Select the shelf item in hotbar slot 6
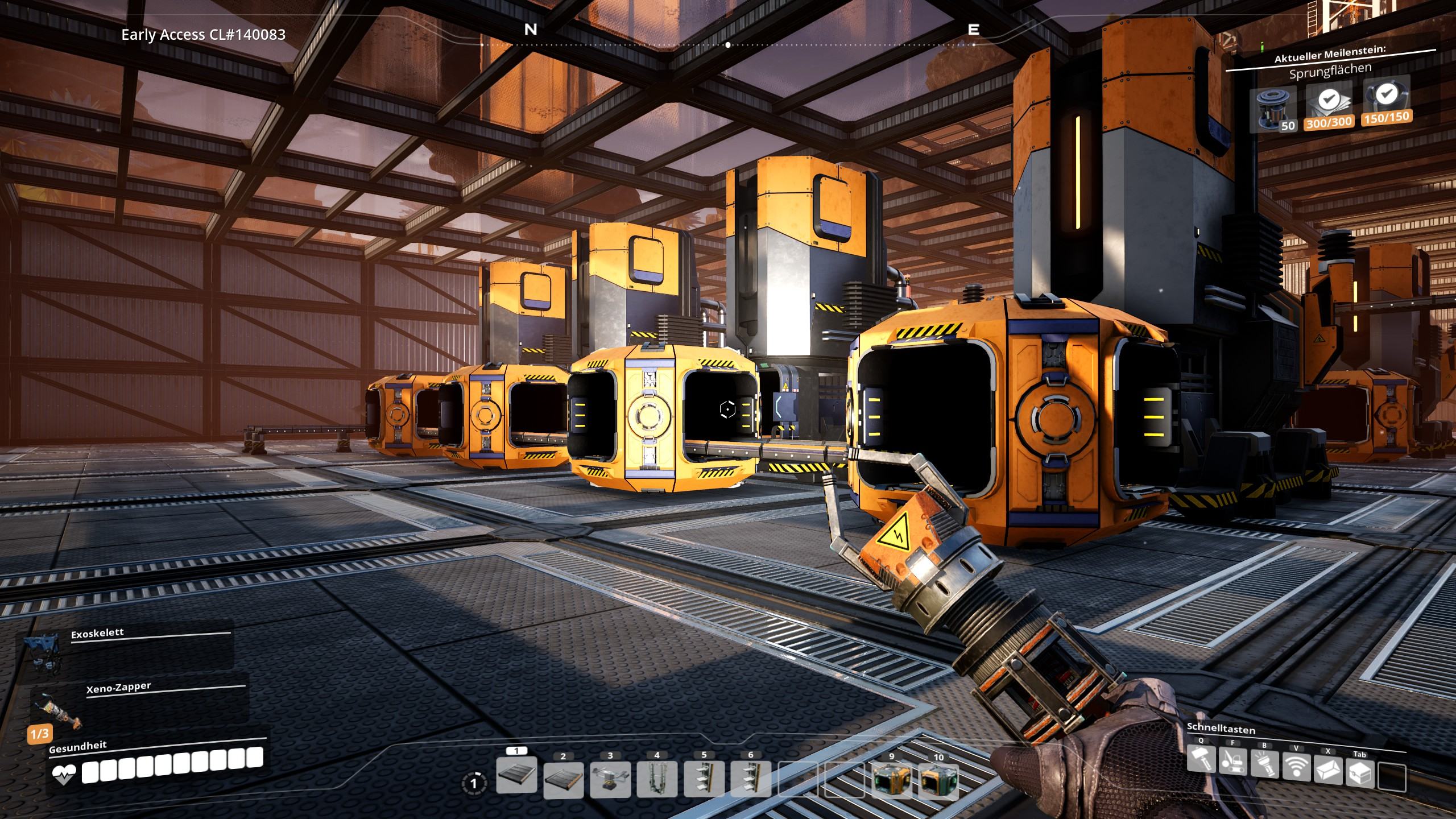 [x=751, y=780]
